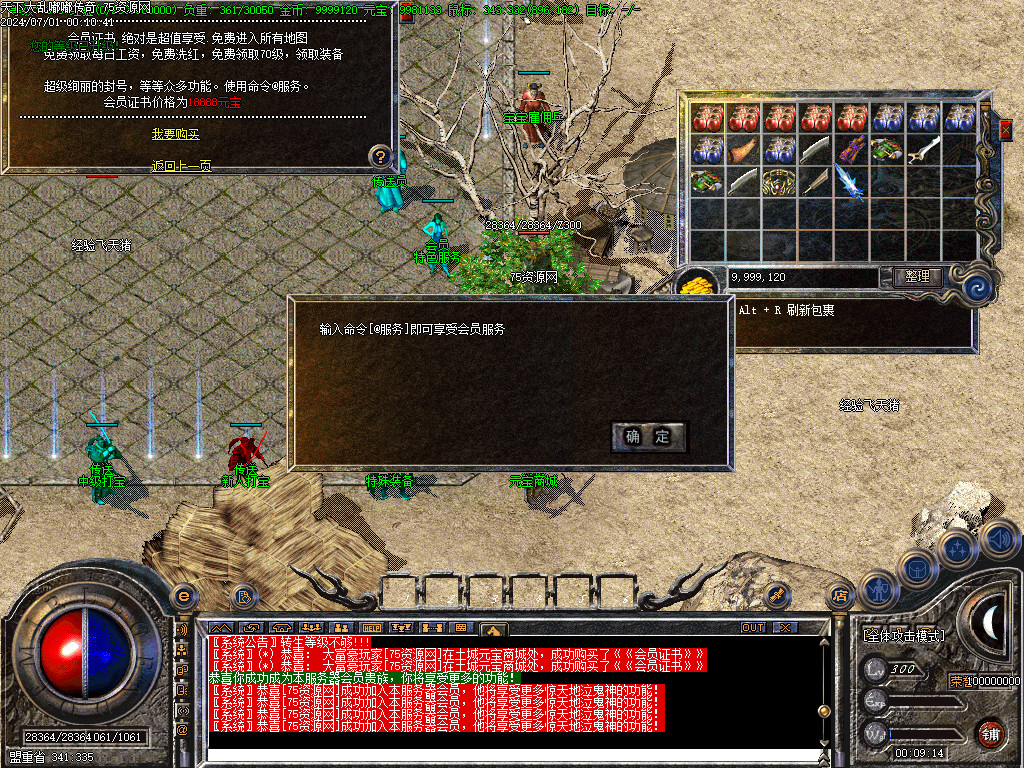Screen dimensions: 1024x768
Task: Open the HELP button in chat toolbar
Action: [x=374, y=628]
